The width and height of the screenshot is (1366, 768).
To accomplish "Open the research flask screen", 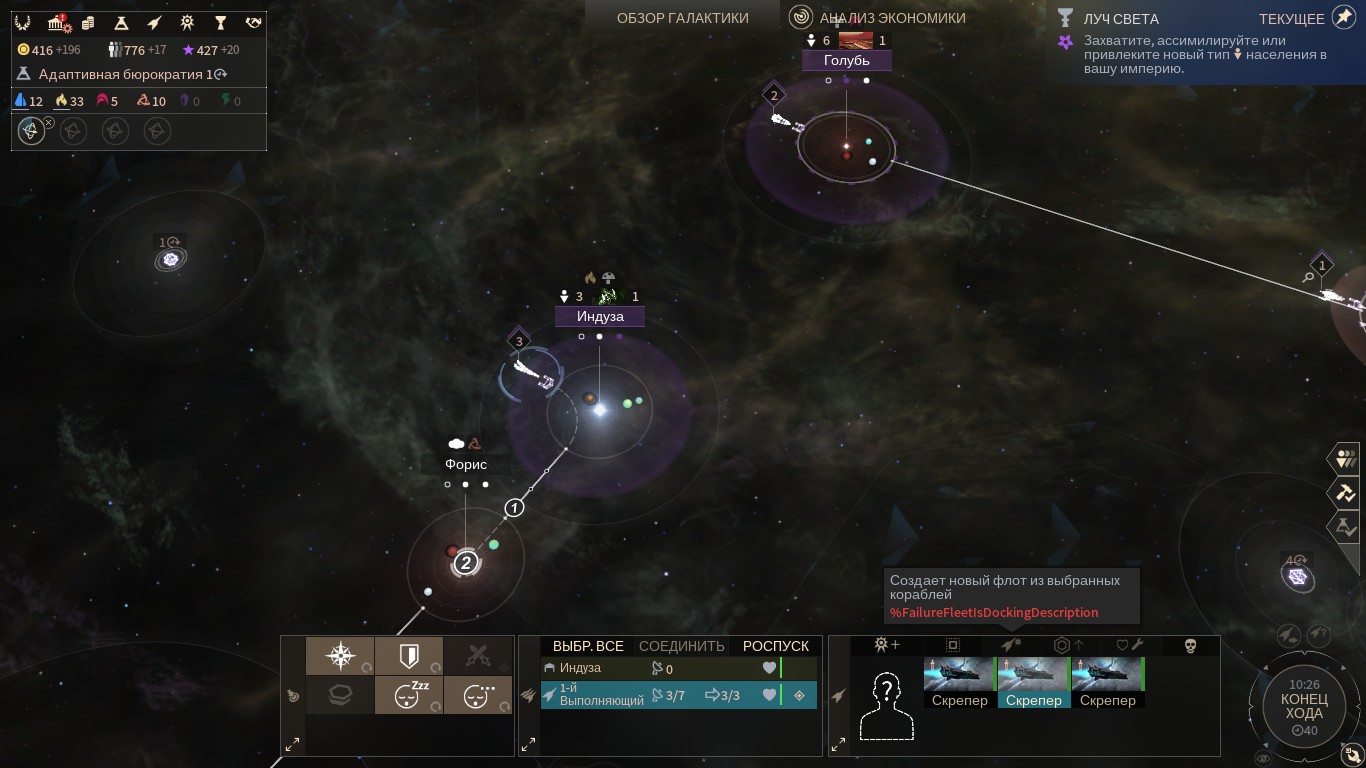I will pyautogui.click(x=121, y=22).
